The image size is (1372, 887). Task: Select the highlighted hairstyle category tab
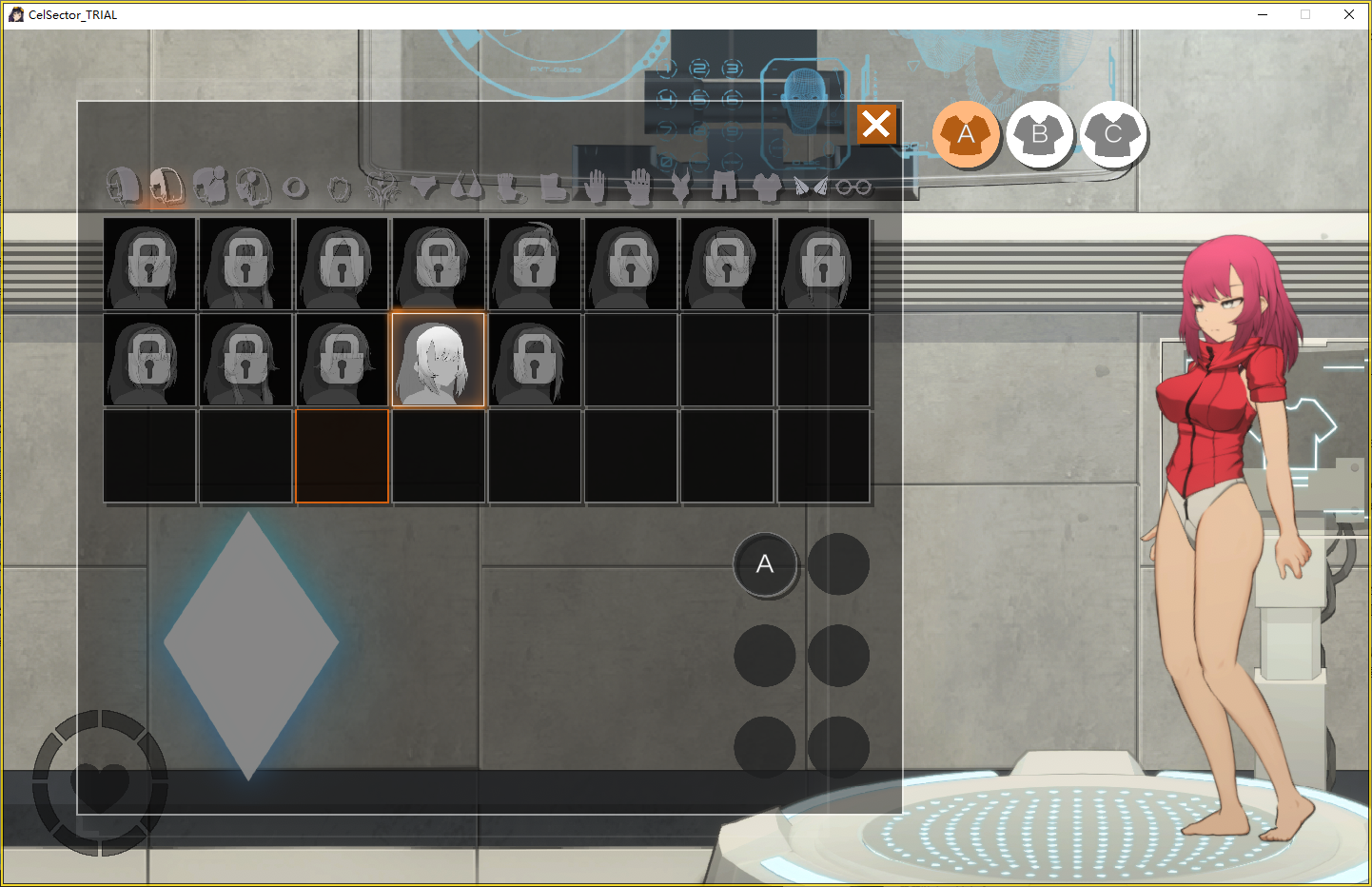[166, 186]
